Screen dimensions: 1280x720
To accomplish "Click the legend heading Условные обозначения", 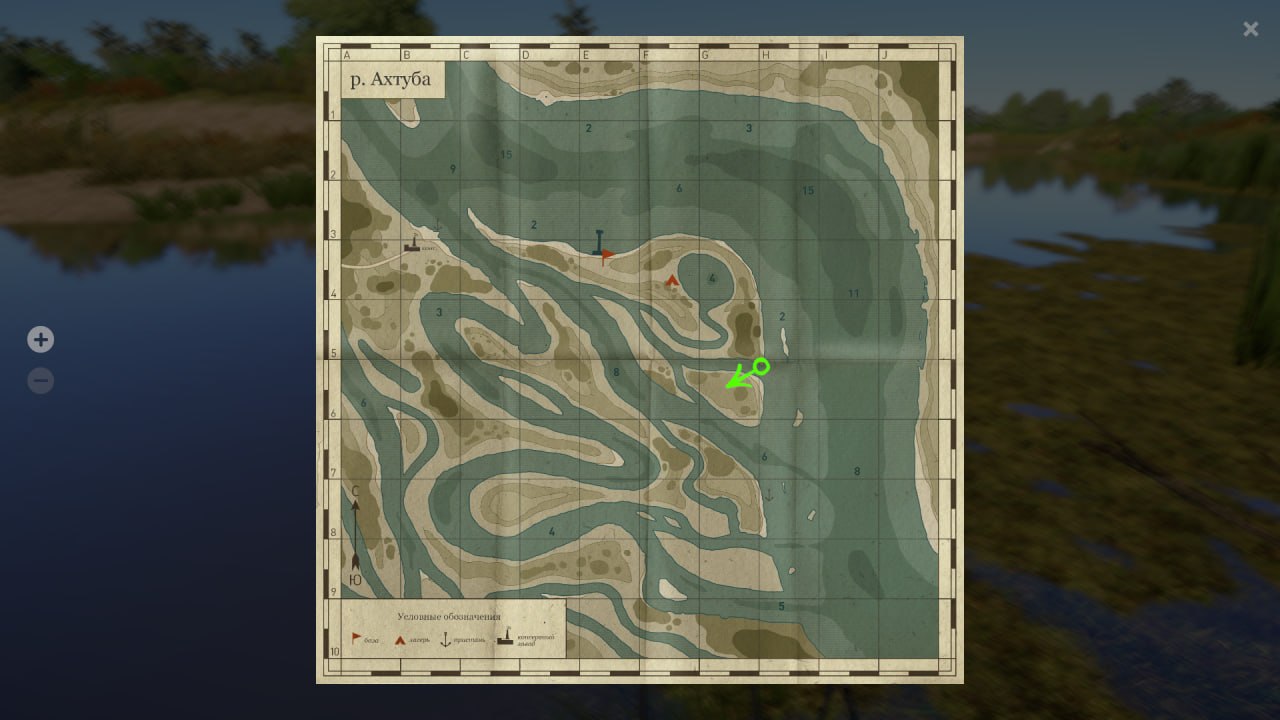I will (x=449, y=616).
